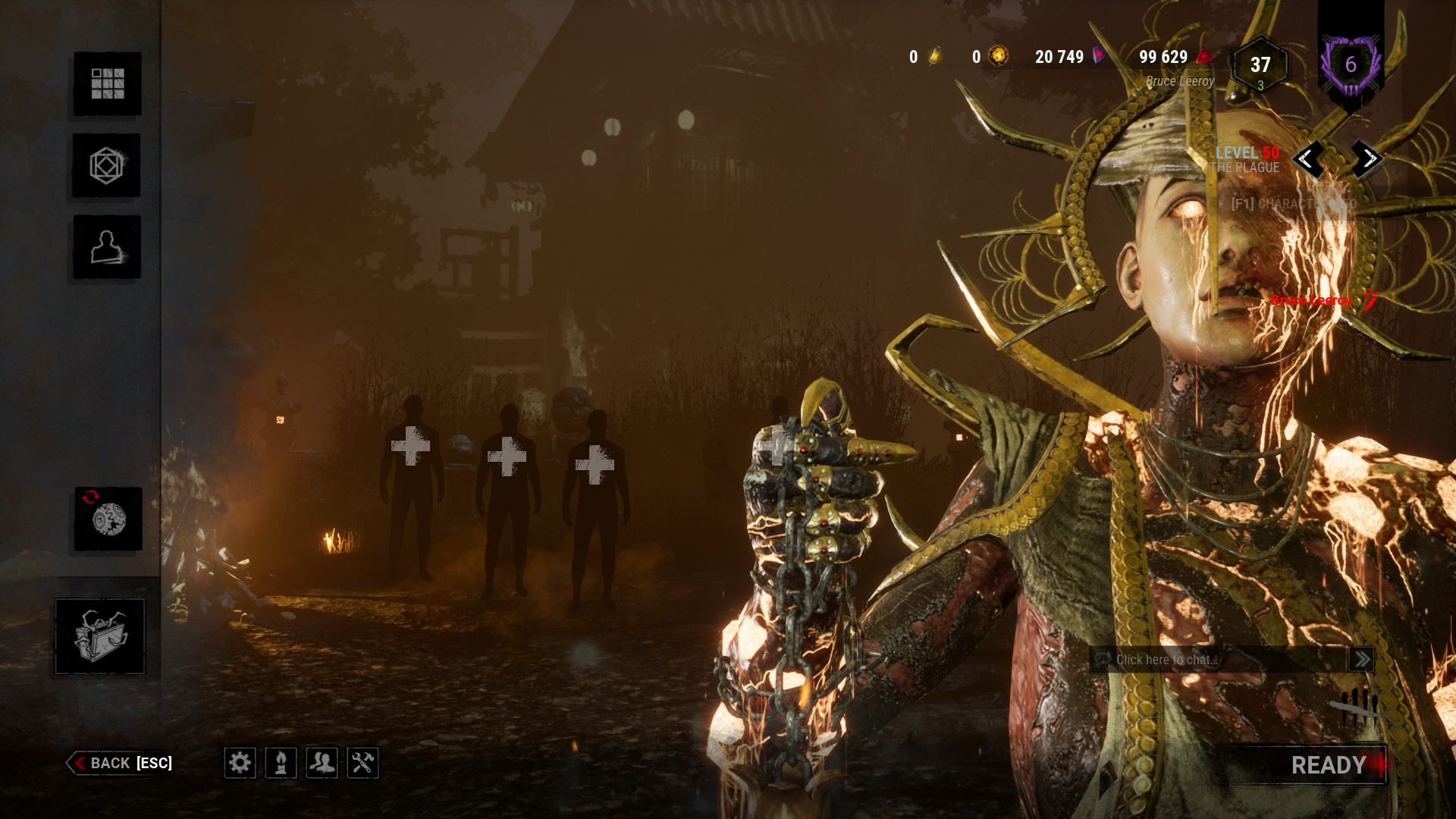Select the previous character arrow
This screenshot has height=819, width=1456.
[x=1307, y=158]
